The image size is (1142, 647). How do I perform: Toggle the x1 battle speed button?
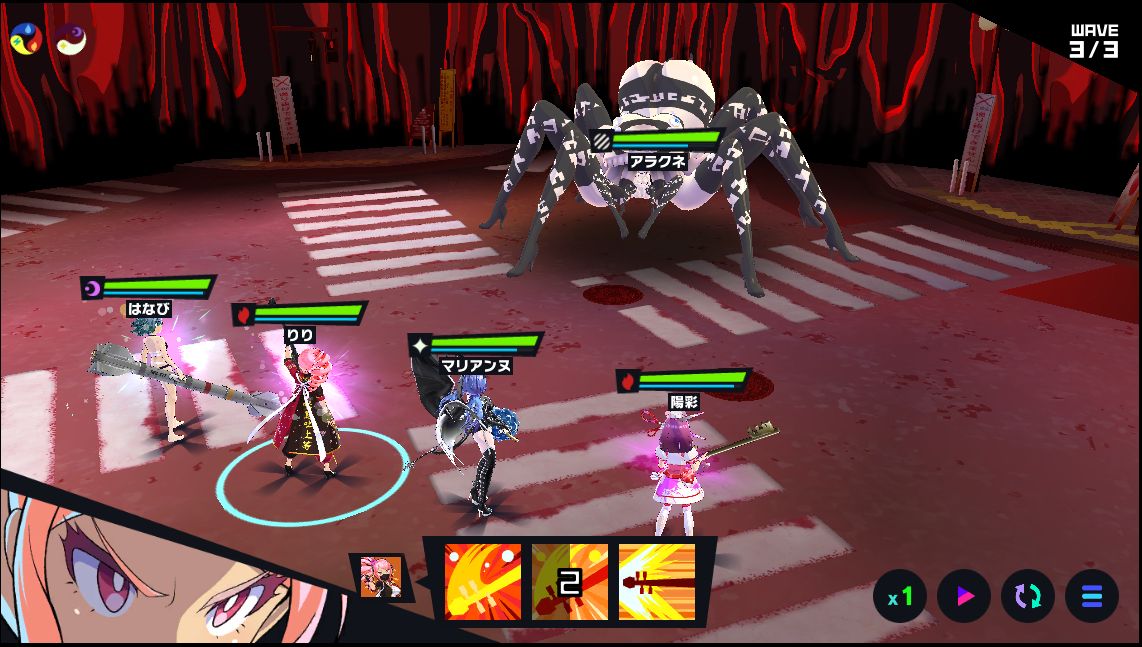(x=900, y=597)
